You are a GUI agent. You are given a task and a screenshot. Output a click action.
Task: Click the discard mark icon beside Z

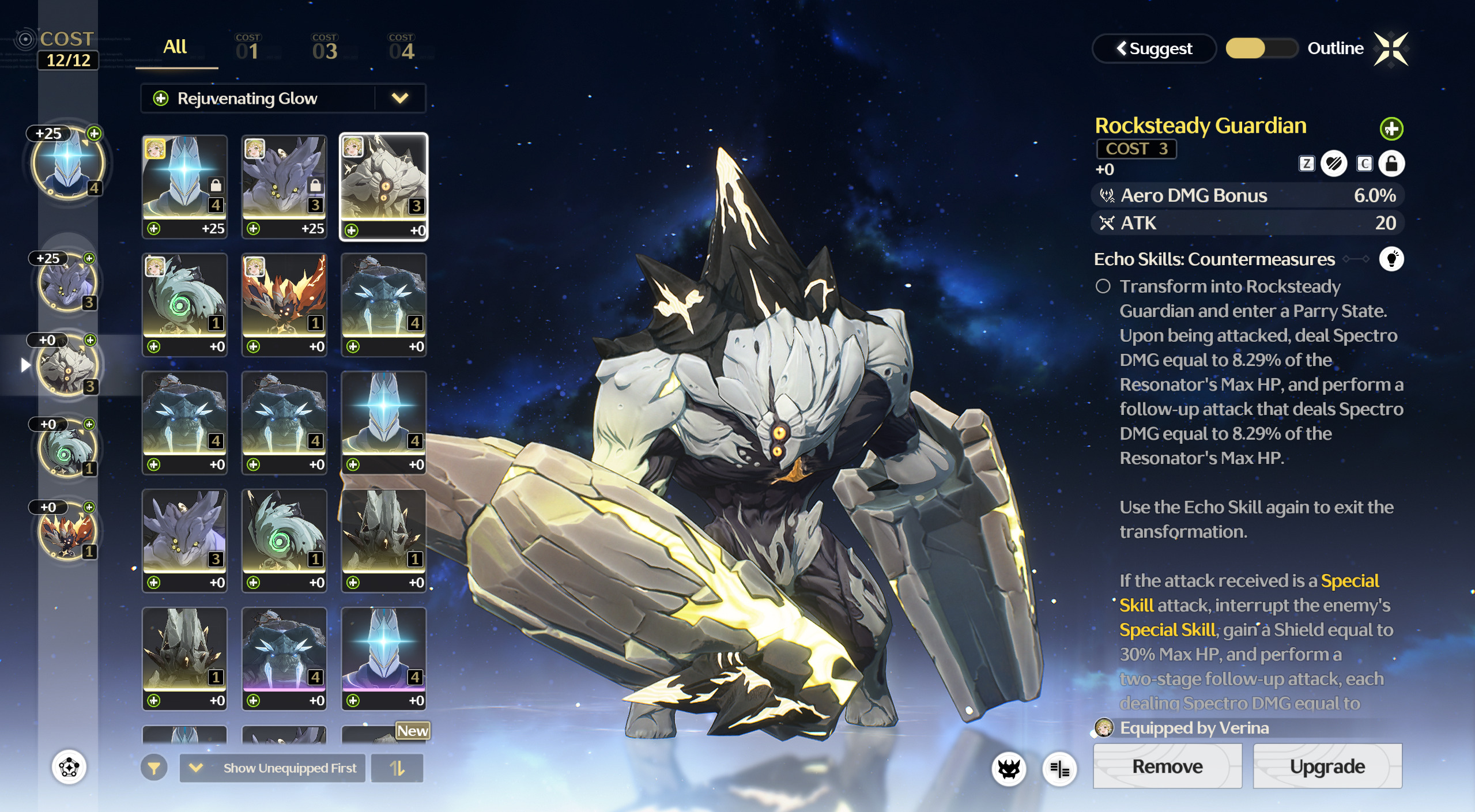click(1334, 164)
